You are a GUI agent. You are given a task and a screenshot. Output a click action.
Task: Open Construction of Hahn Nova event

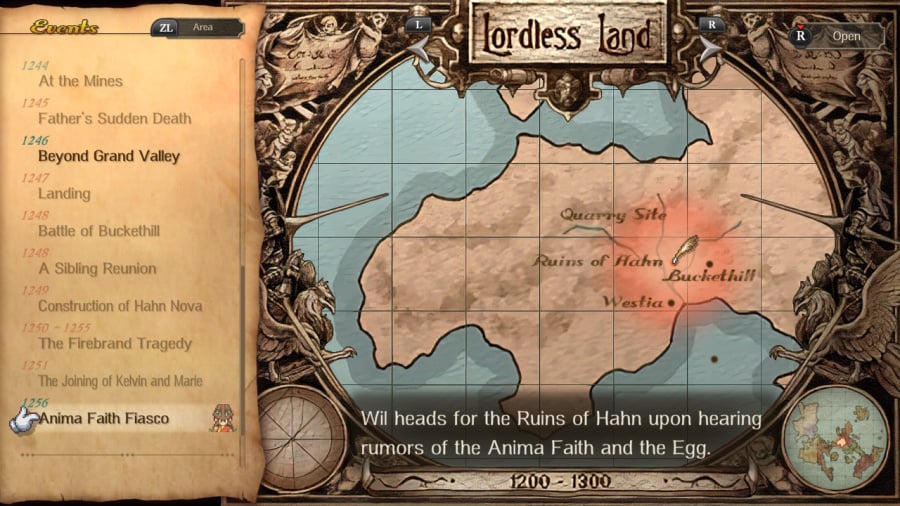pyautogui.click(x=120, y=306)
